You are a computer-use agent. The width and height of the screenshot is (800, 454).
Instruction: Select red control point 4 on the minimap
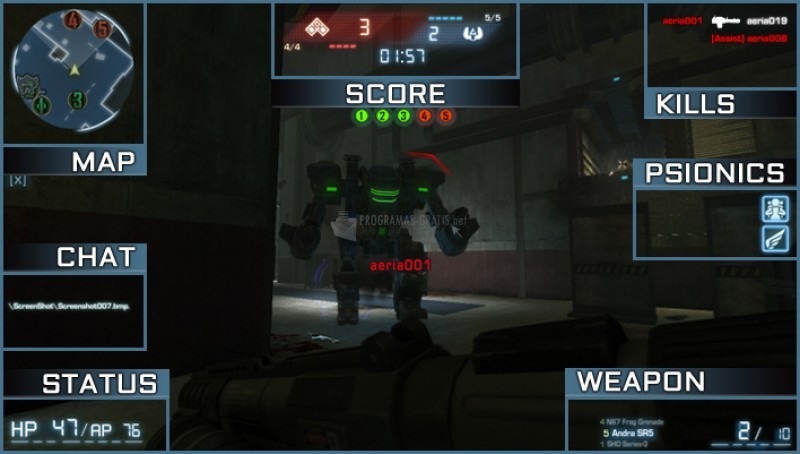[73, 20]
